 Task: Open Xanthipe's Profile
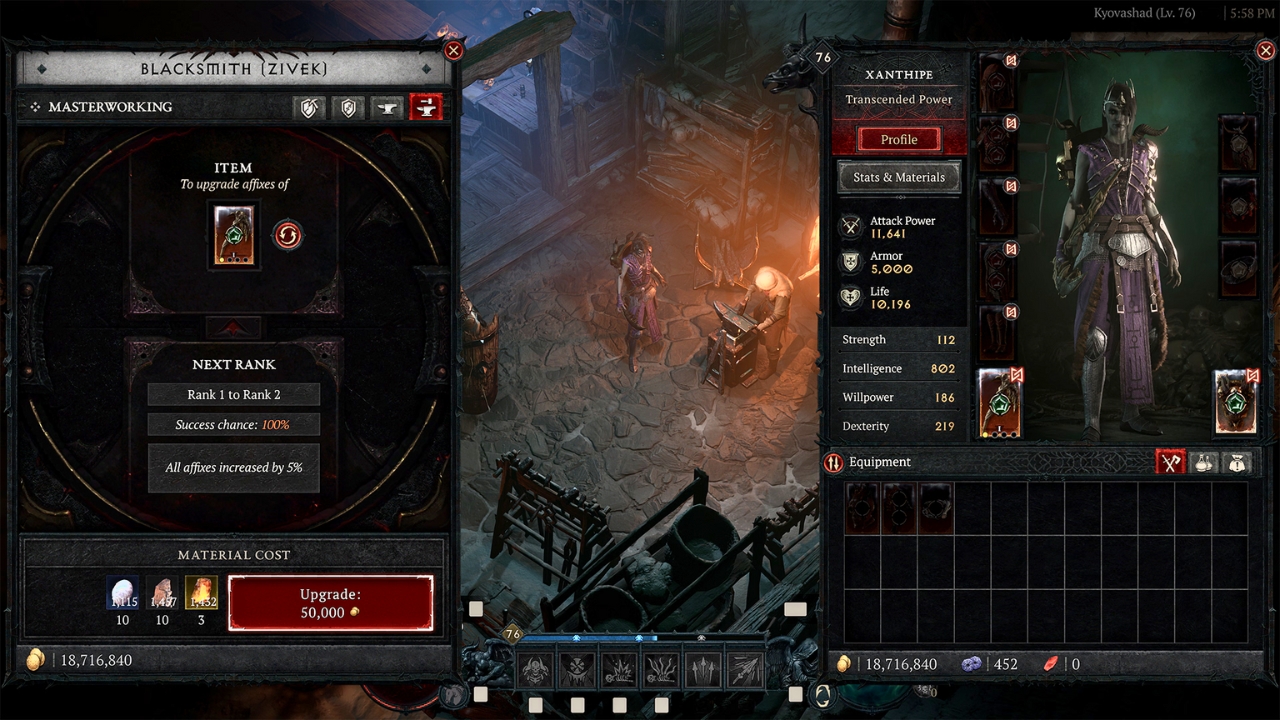coord(898,139)
